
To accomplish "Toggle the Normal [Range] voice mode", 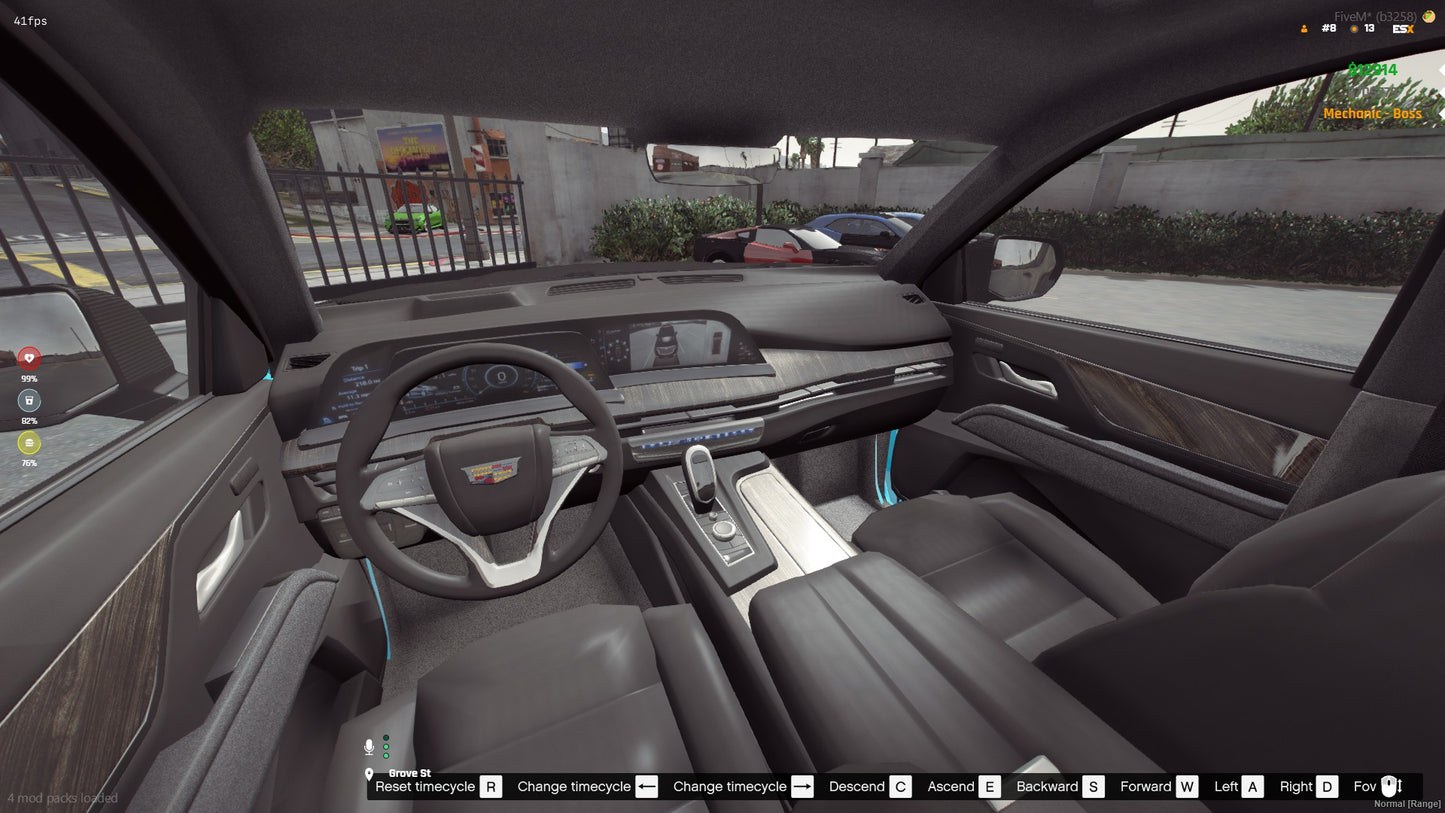I will tap(1404, 803).
